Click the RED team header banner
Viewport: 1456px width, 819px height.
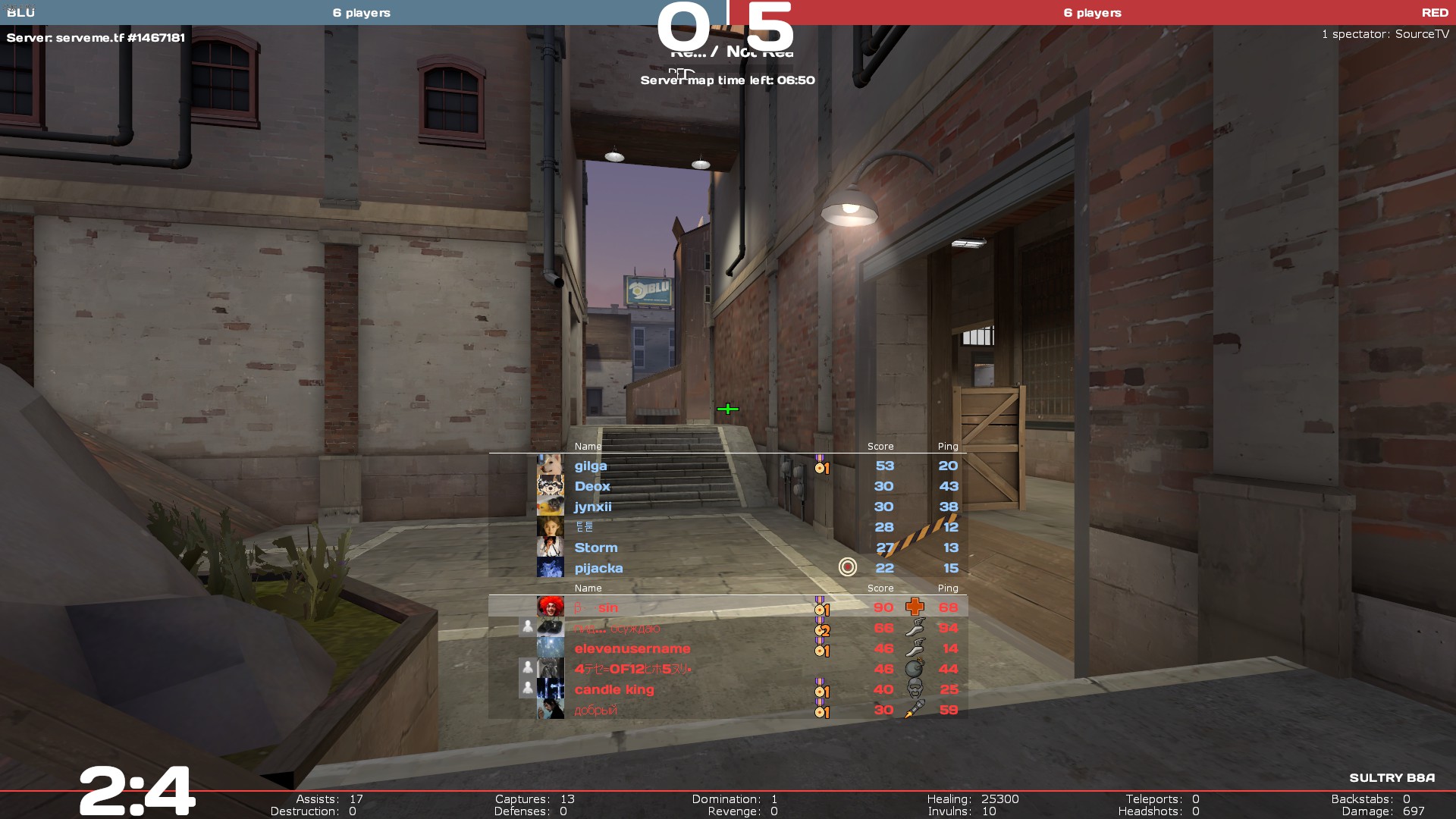click(1092, 13)
